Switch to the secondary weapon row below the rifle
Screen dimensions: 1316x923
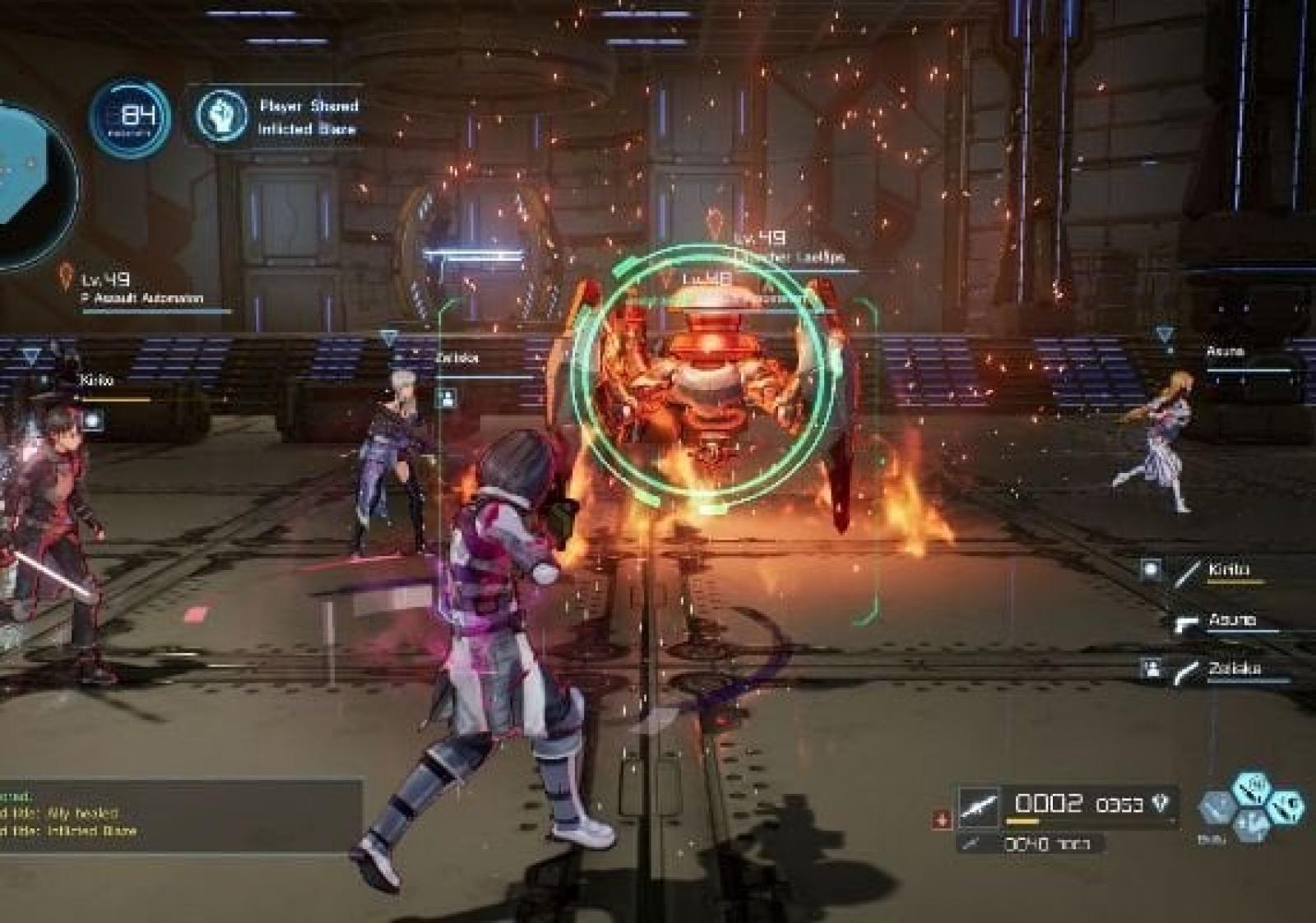point(1046,844)
